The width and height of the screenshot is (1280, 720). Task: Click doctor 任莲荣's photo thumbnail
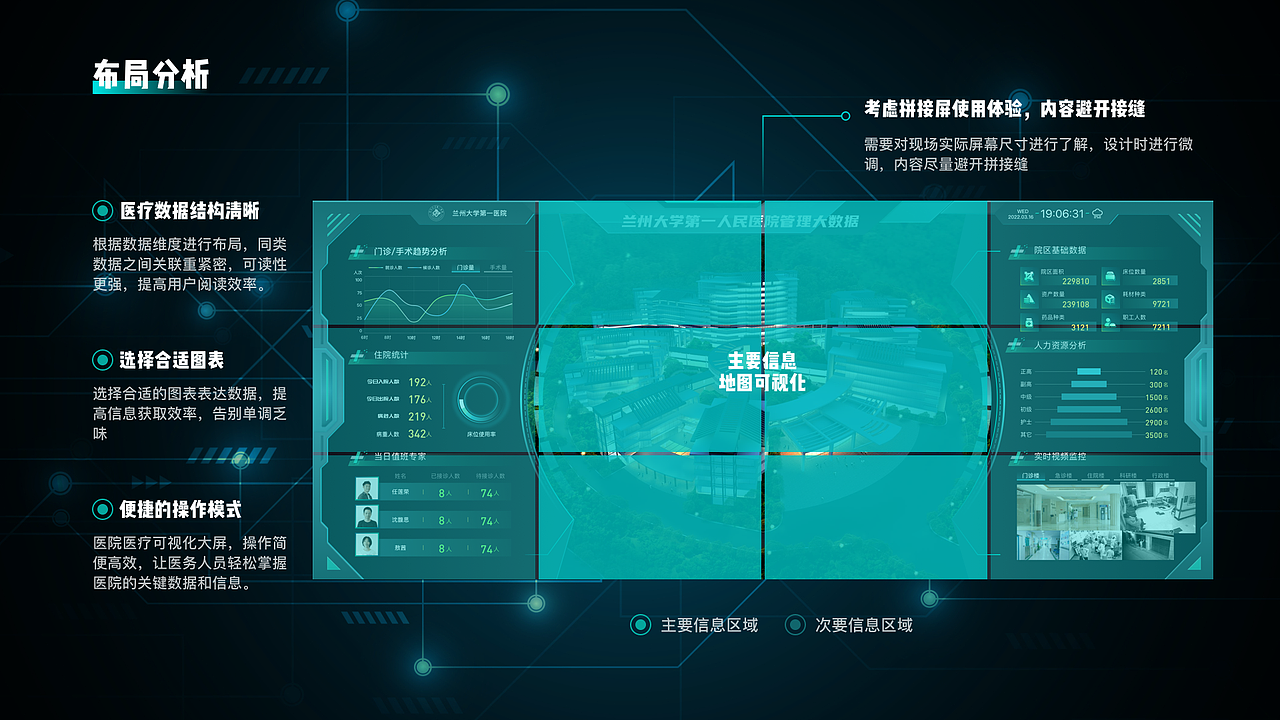pyautogui.click(x=367, y=489)
